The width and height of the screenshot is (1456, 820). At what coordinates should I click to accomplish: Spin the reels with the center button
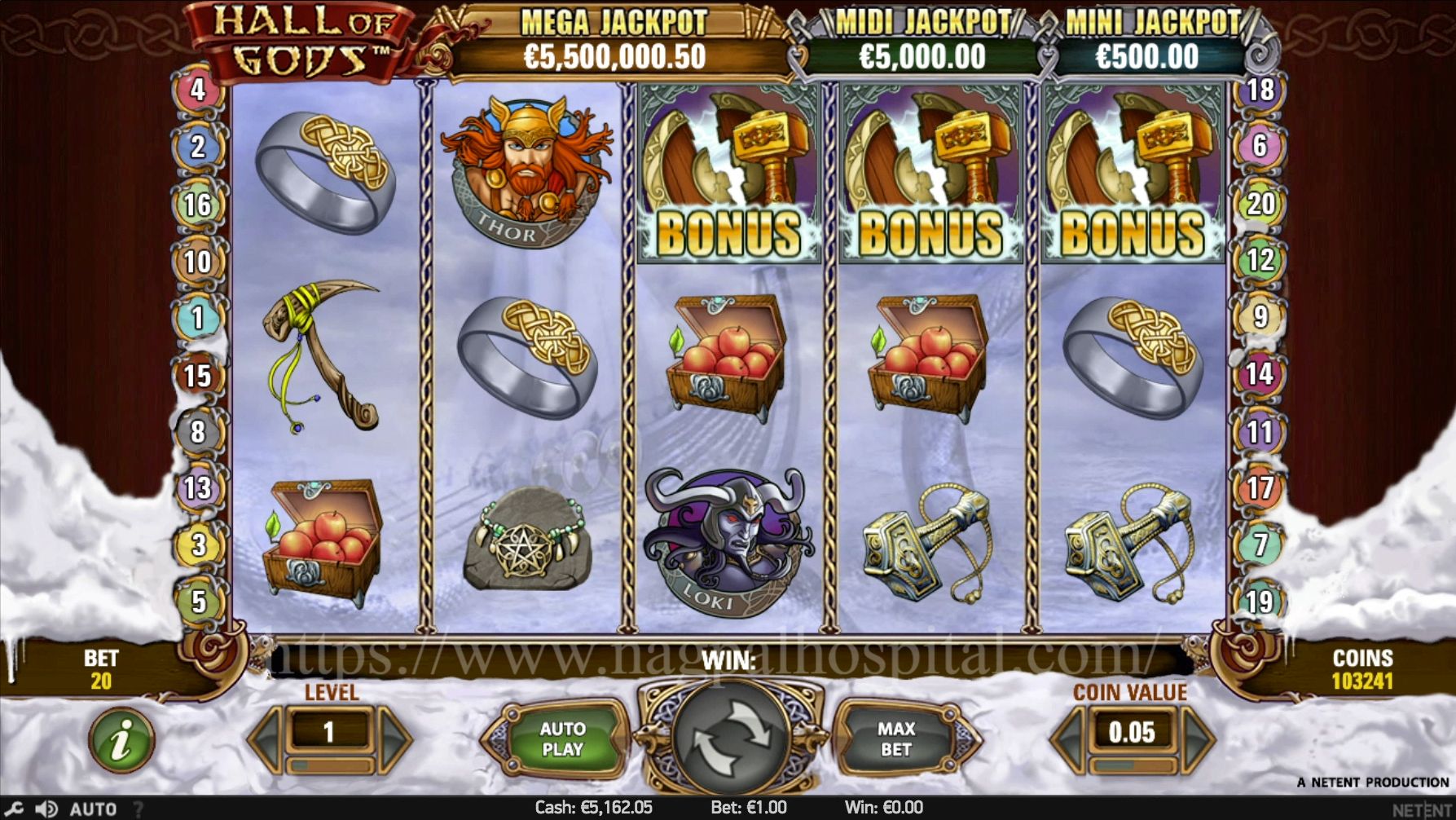(x=729, y=738)
